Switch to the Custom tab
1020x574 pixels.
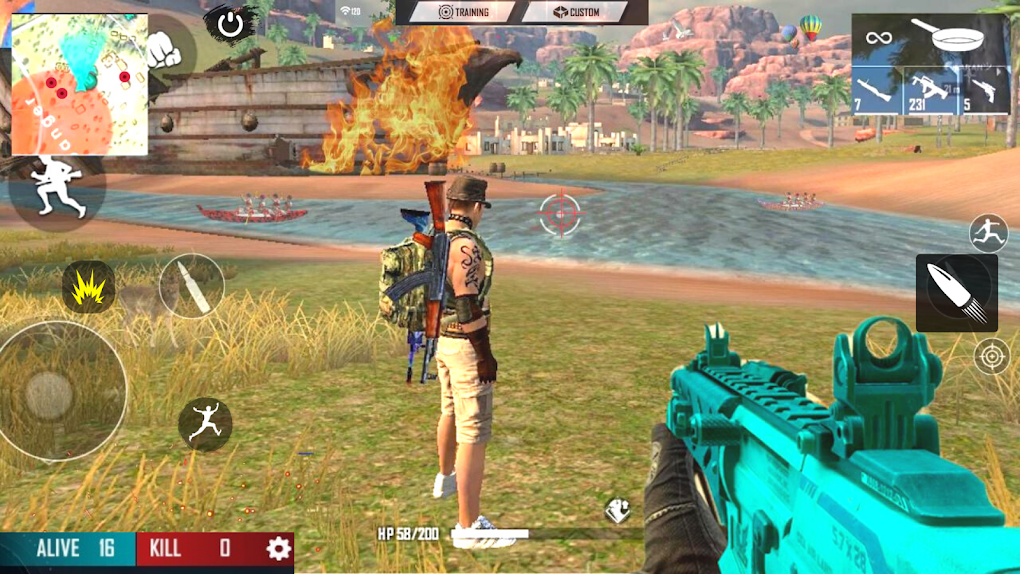pos(576,12)
